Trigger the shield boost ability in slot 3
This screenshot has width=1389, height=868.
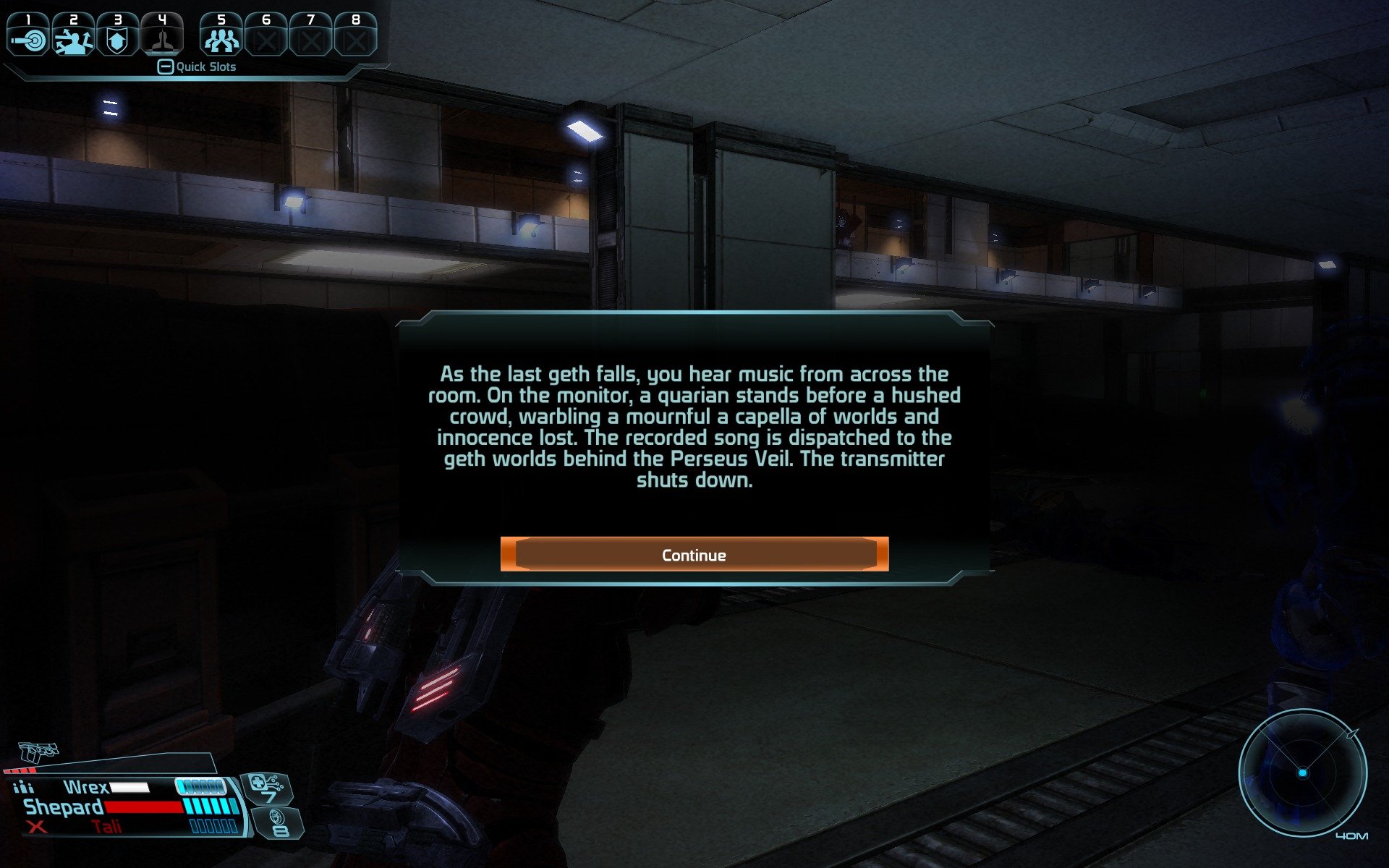pos(117,36)
